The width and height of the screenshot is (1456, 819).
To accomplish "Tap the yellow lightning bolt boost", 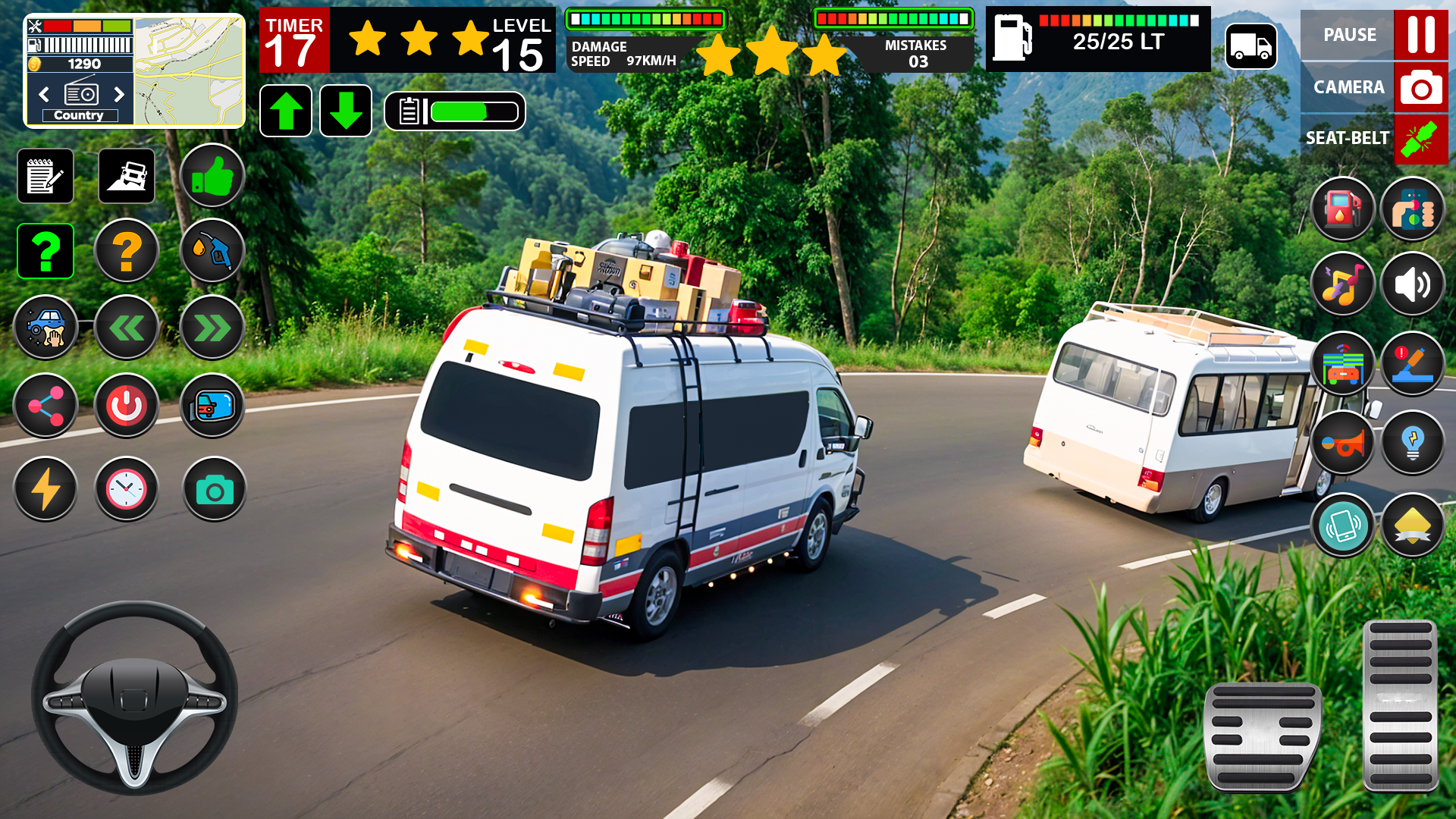I will click(45, 490).
